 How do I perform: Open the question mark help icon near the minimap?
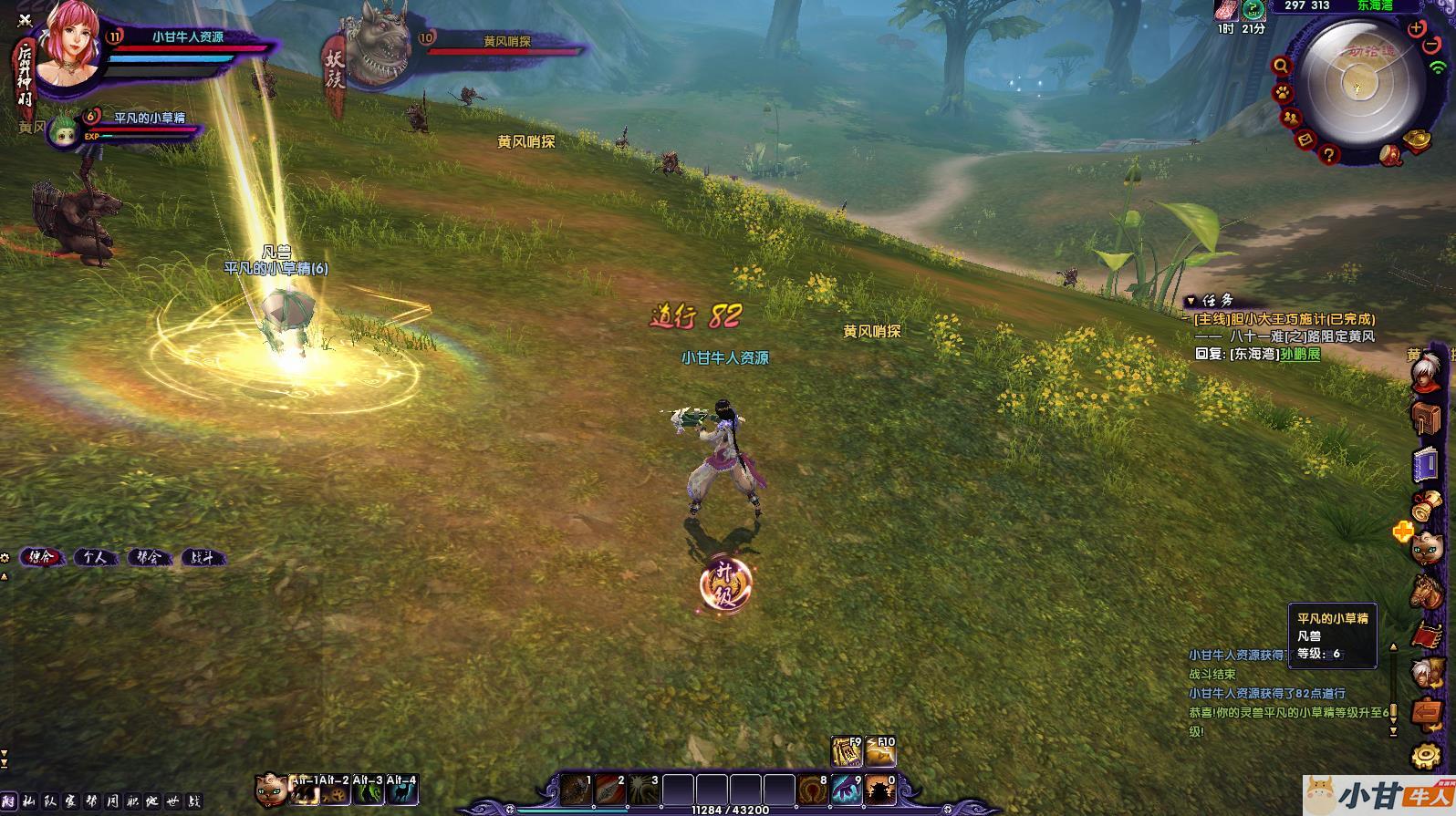coord(1328,155)
